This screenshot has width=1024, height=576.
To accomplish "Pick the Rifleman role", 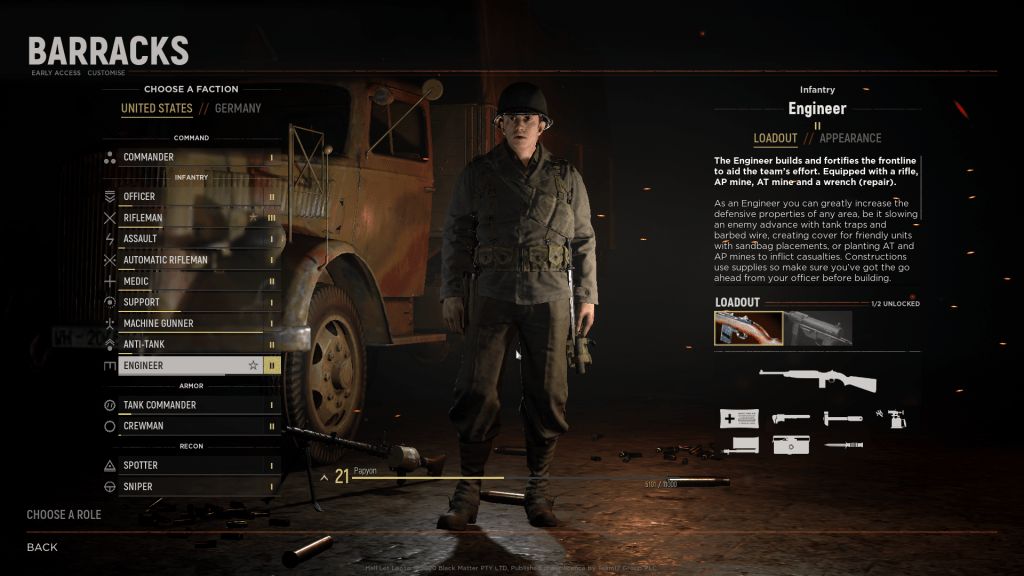I will pyautogui.click(x=190, y=217).
